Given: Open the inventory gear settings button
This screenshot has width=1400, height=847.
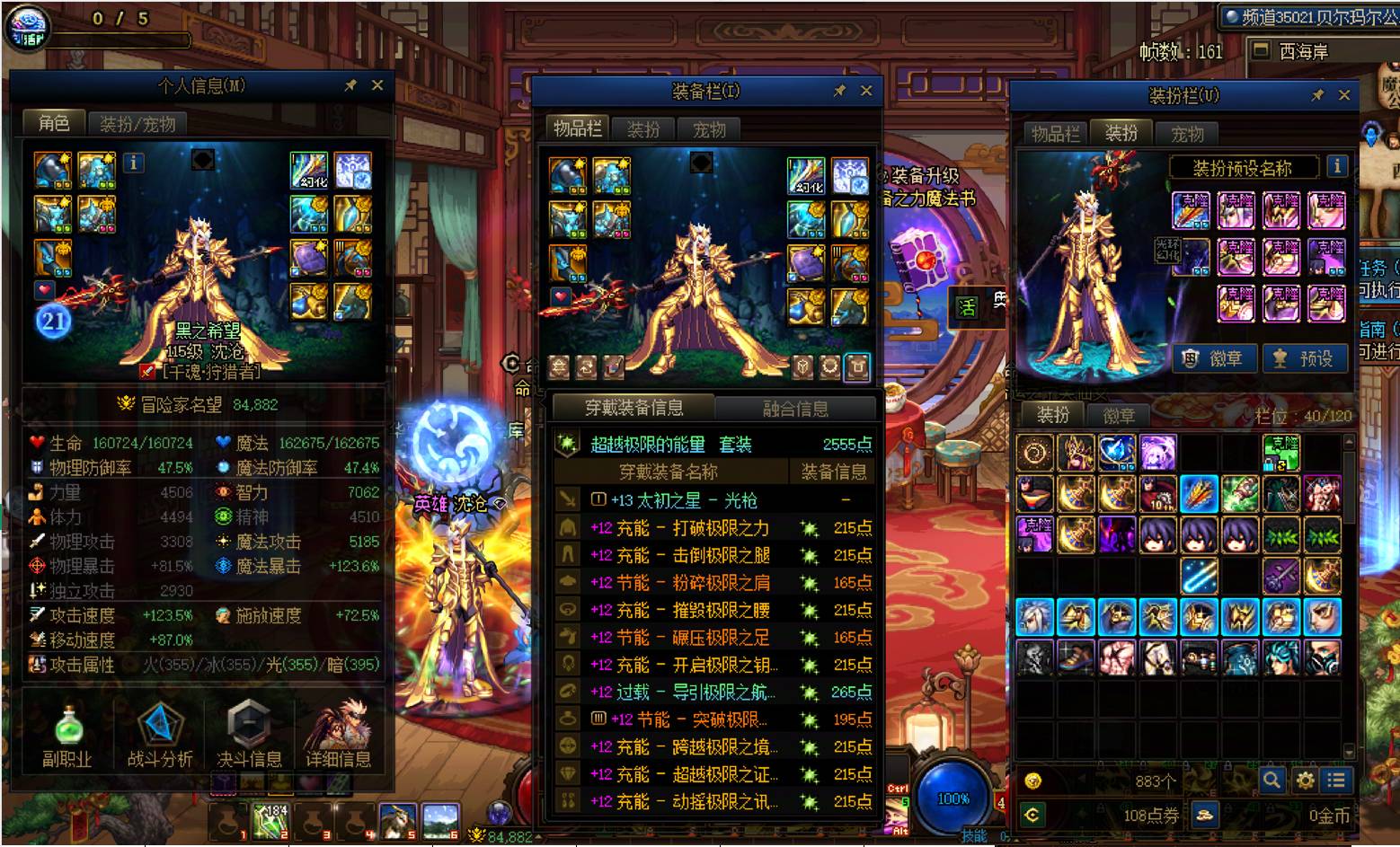Looking at the screenshot, I should click(1305, 780).
